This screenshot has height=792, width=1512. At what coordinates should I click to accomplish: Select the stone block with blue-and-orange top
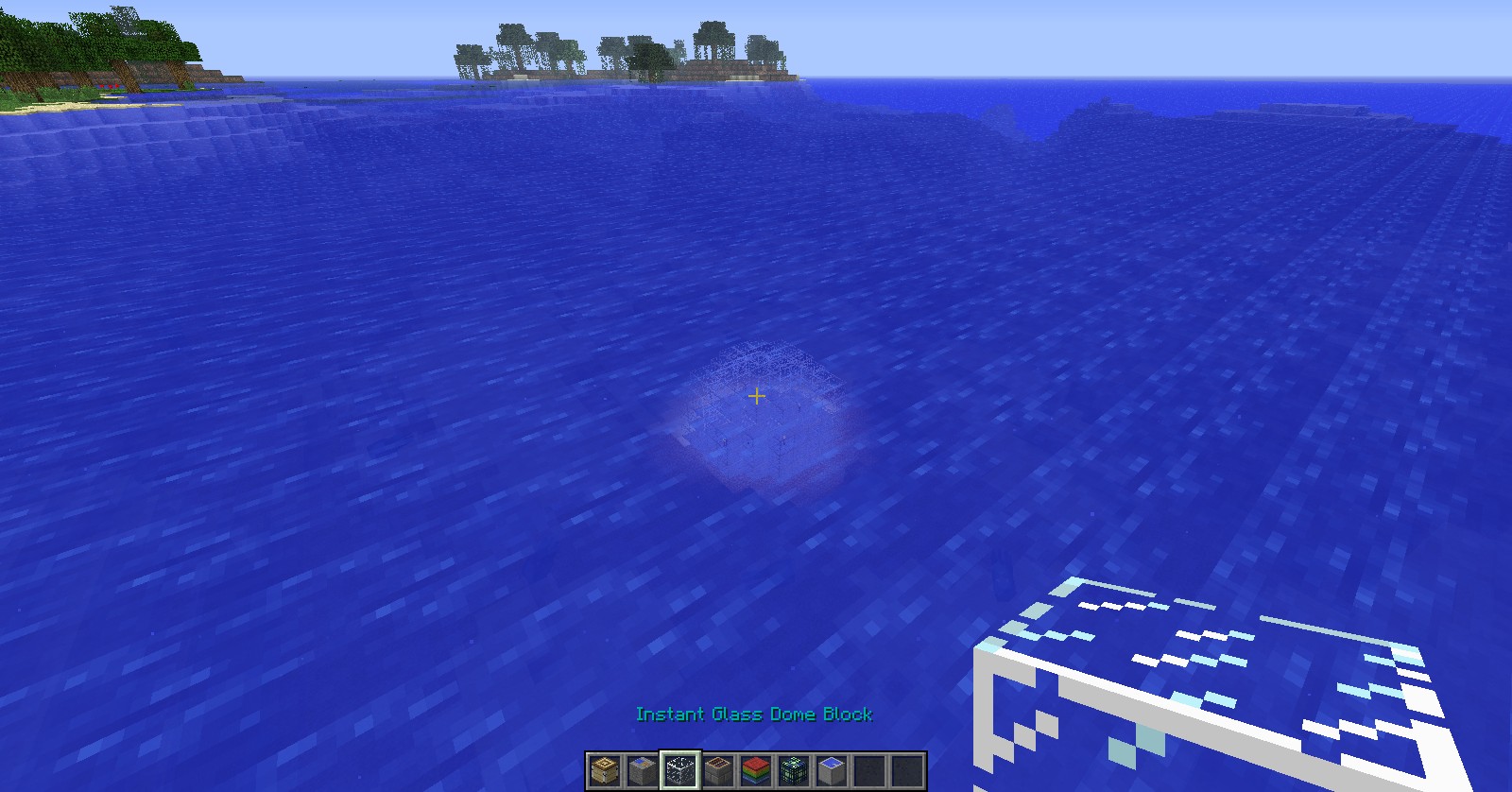coord(643,770)
